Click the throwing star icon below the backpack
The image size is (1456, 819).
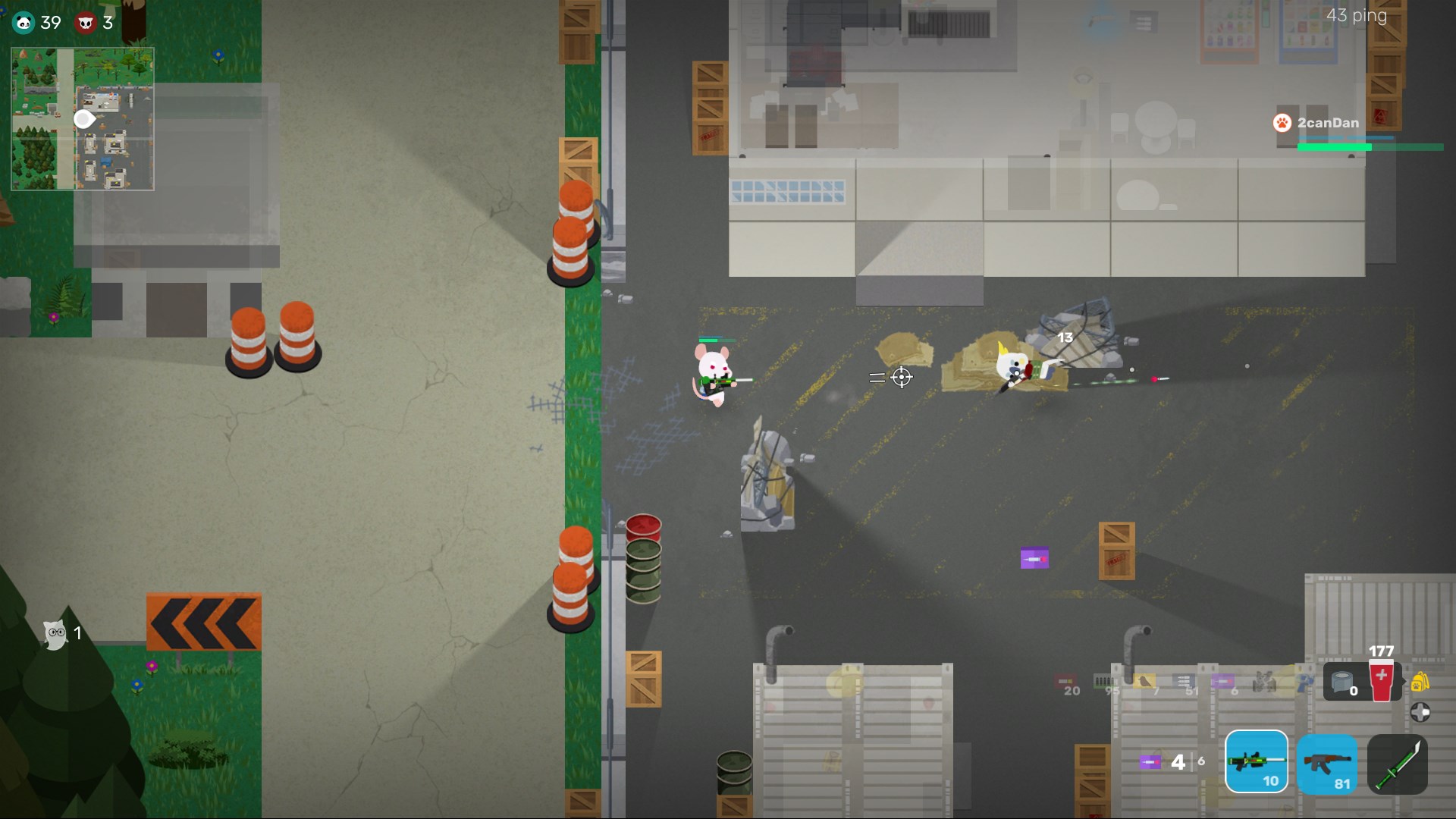click(1420, 711)
